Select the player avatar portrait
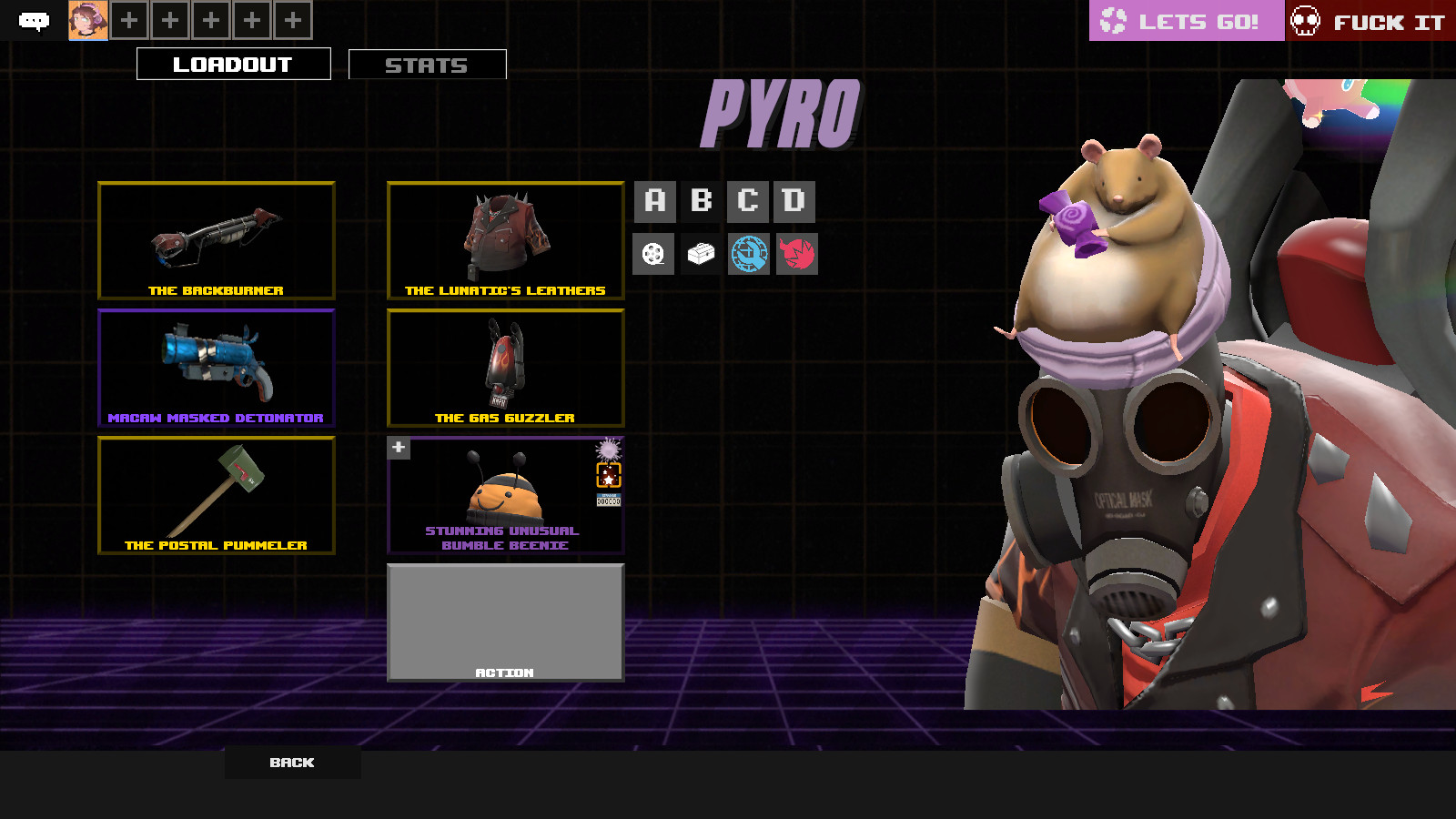 88,18
